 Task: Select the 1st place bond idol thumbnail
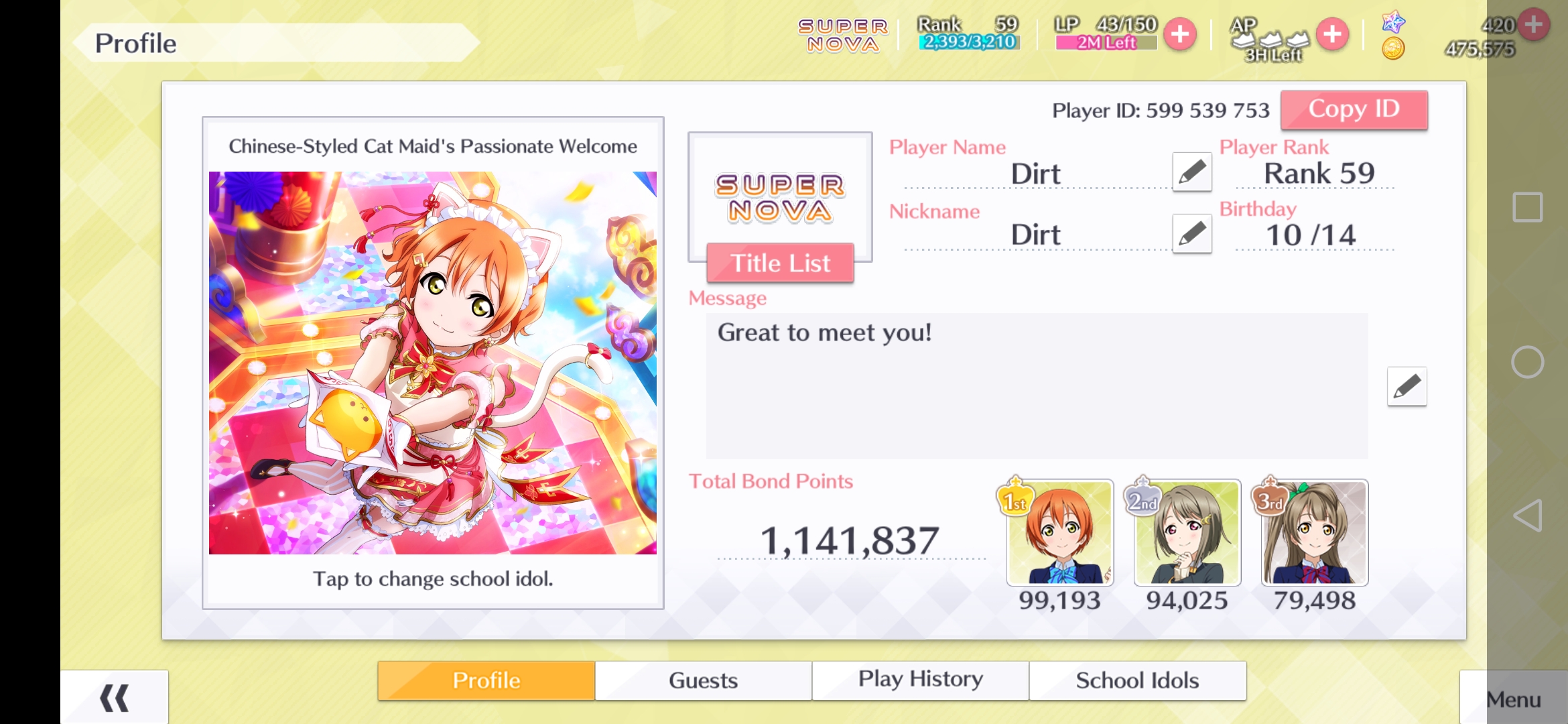tap(1060, 533)
